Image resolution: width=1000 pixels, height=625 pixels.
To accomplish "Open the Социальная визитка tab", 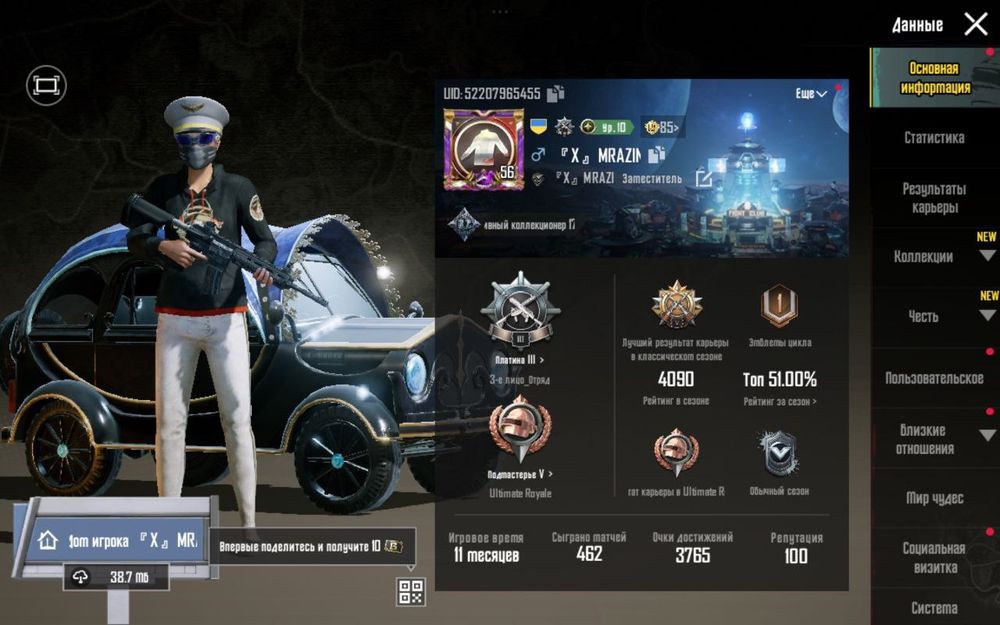I will [933, 557].
